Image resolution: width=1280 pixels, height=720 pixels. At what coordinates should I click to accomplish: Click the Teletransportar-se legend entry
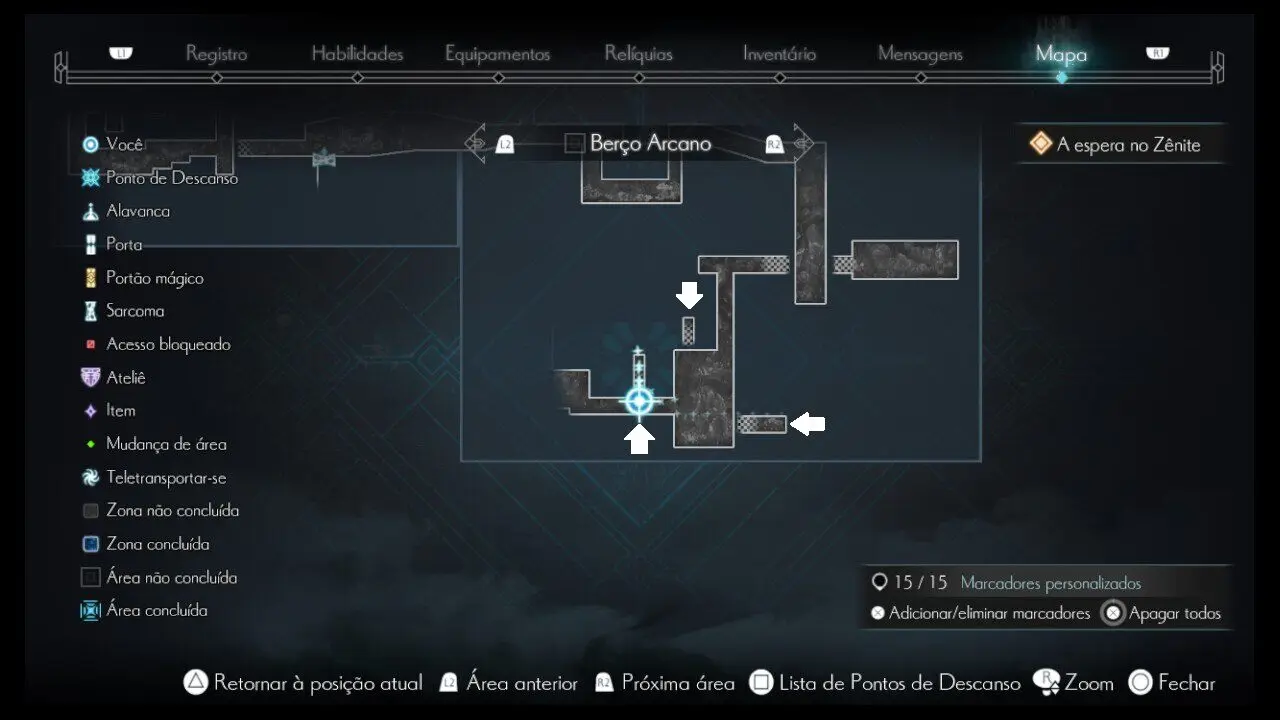pos(166,478)
